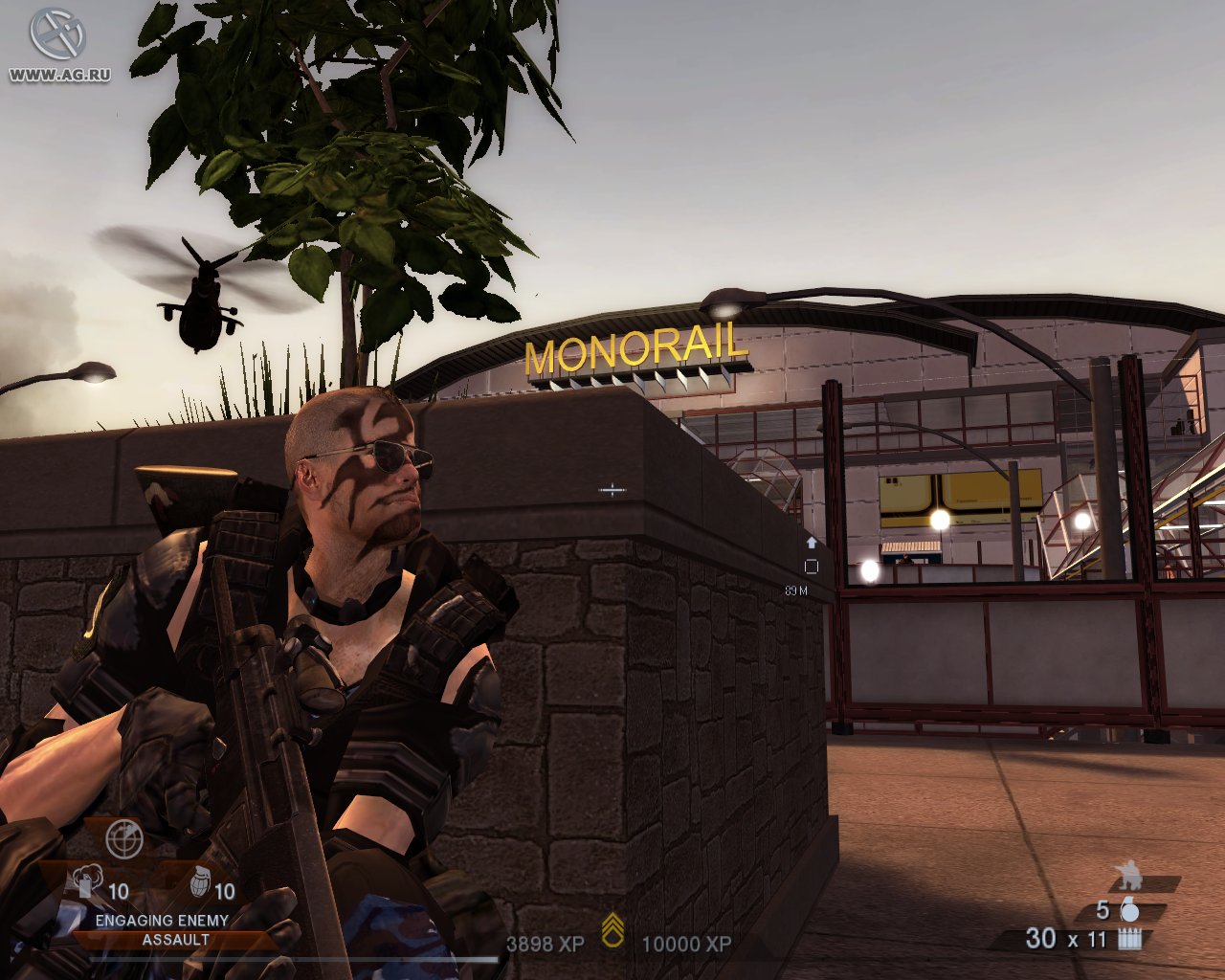Select the objective waypoint marker showing 89 M

[x=813, y=565]
